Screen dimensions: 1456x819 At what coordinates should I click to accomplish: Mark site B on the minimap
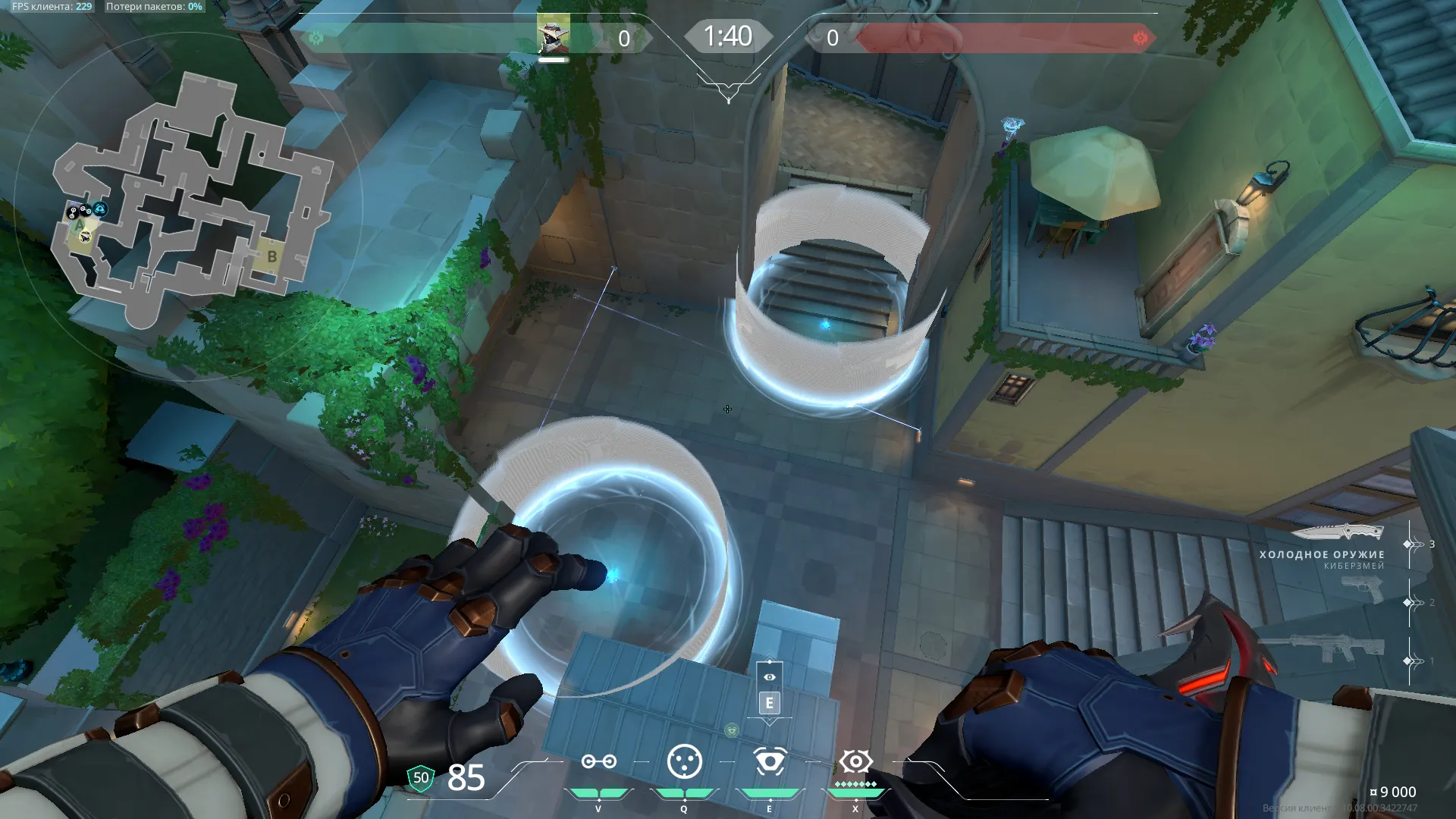[272, 257]
